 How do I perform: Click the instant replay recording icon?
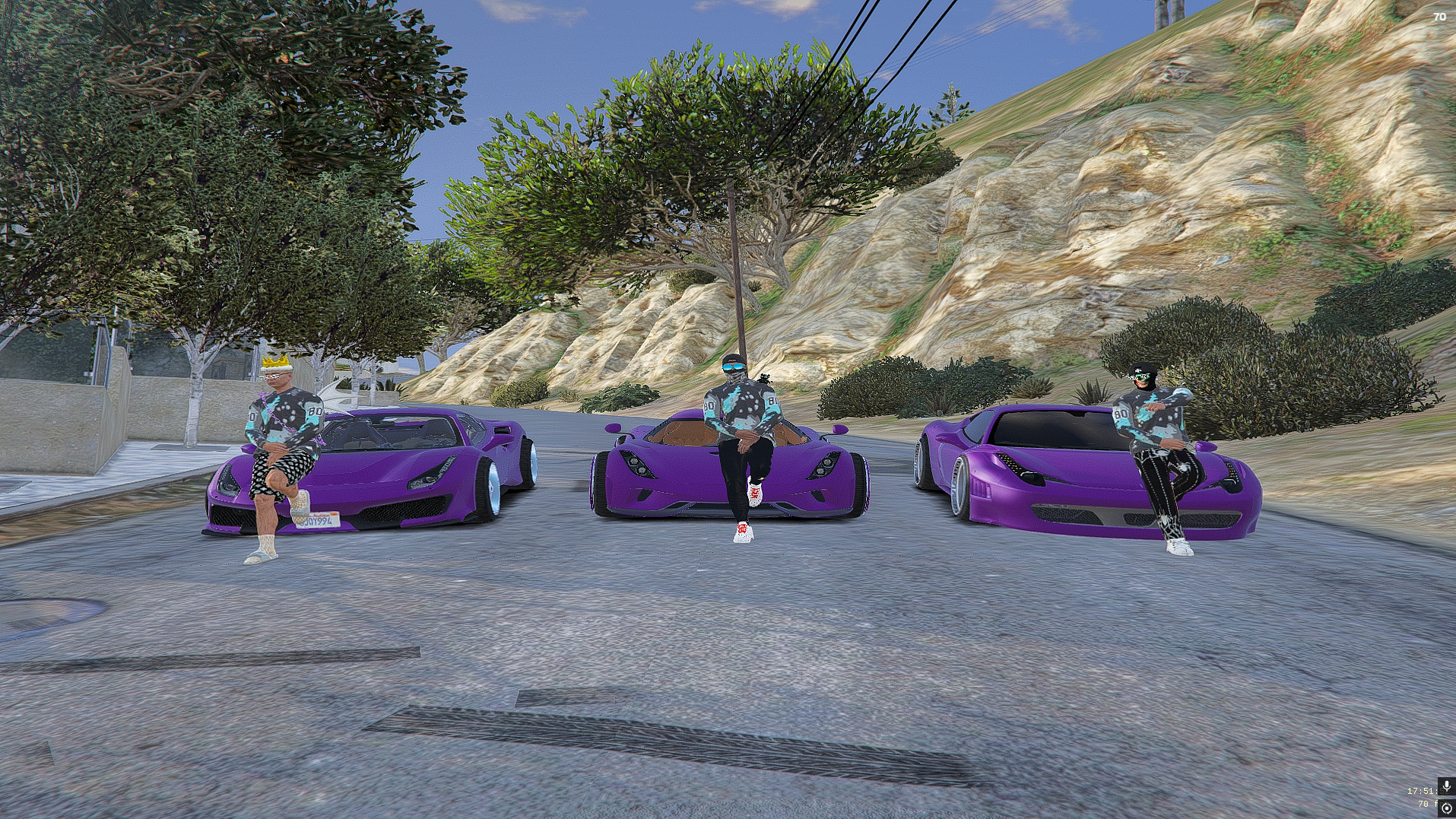[x=1446, y=808]
